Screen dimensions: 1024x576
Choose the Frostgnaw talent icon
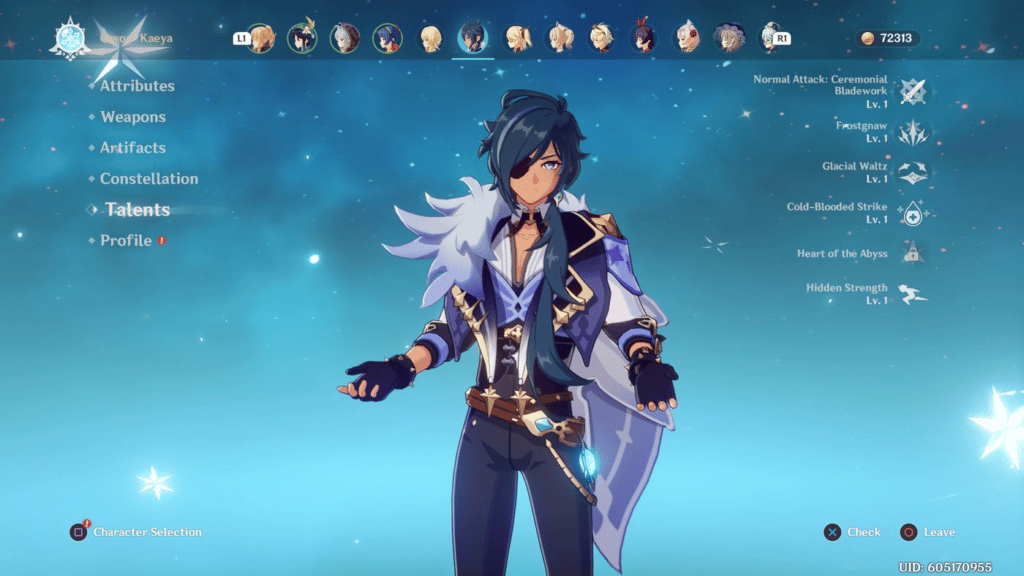click(x=911, y=132)
